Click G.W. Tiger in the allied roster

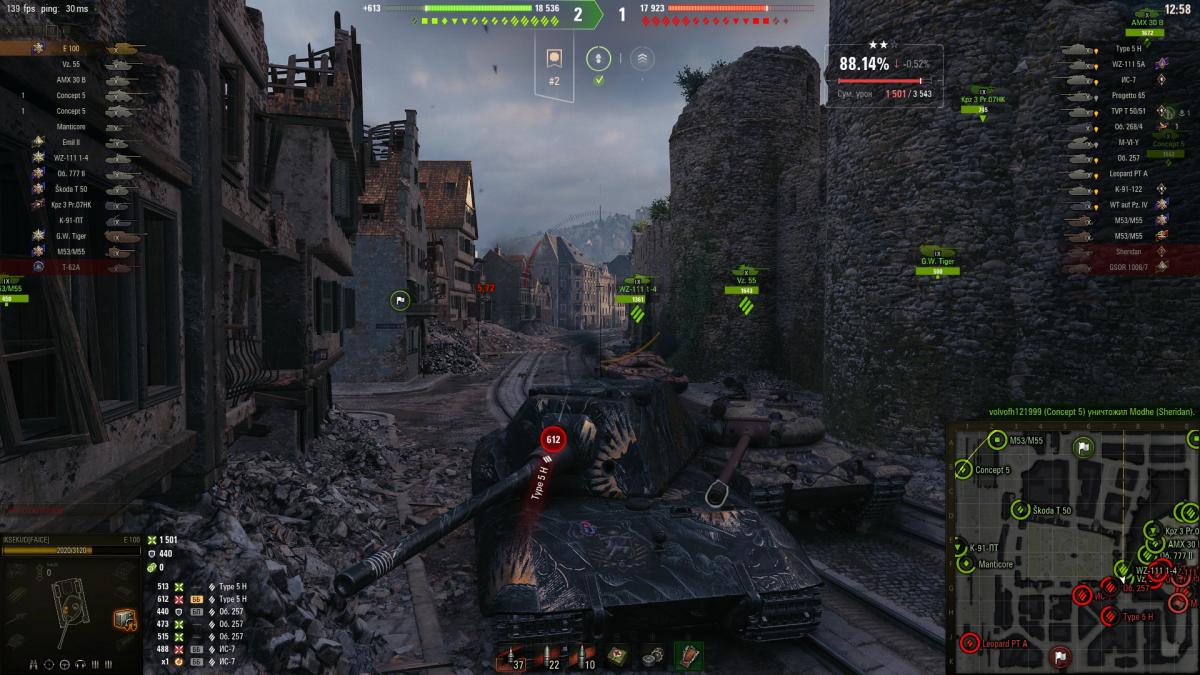pos(70,236)
